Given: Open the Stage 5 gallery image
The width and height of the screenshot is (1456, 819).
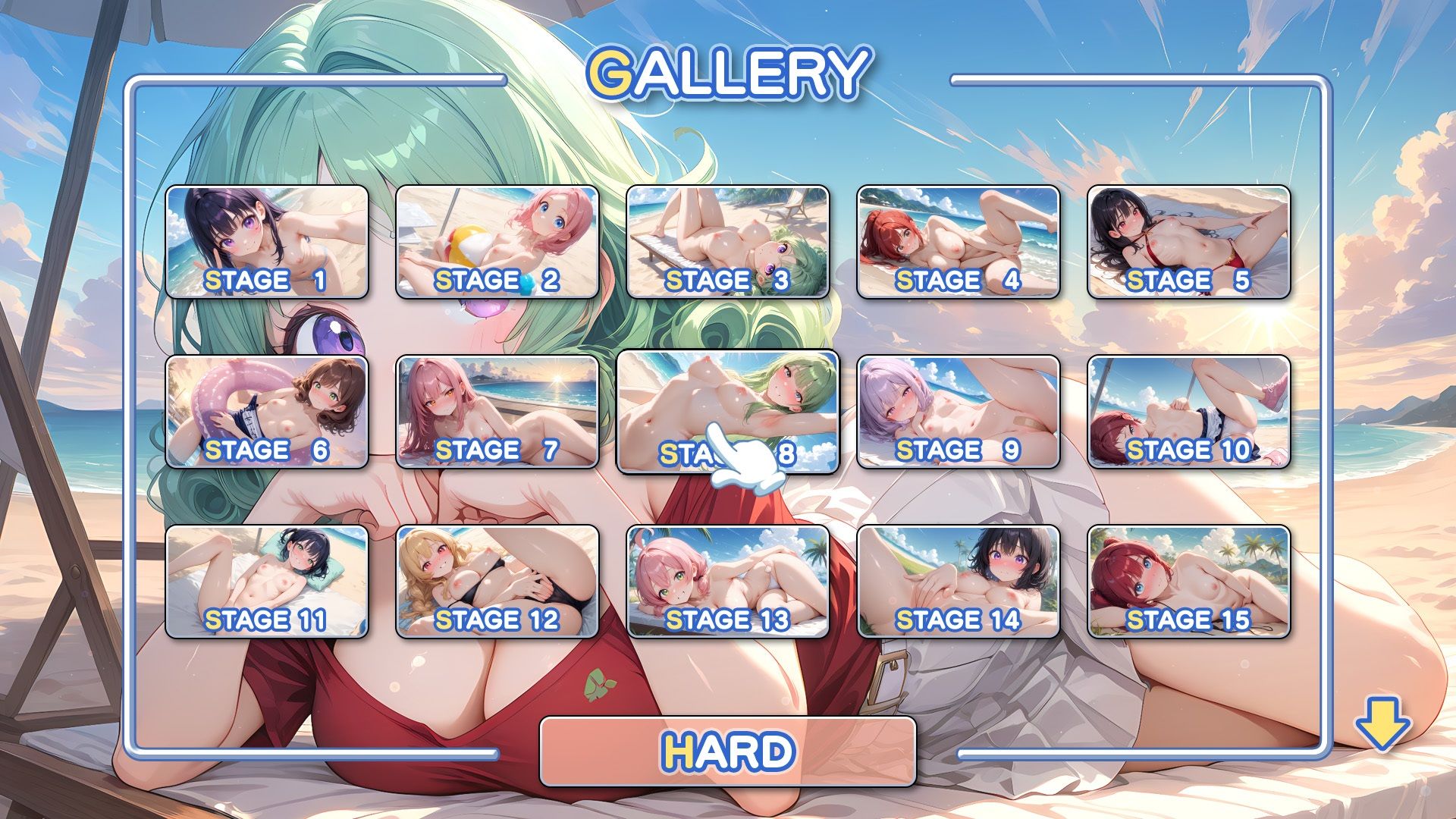Looking at the screenshot, I should [x=1189, y=242].
